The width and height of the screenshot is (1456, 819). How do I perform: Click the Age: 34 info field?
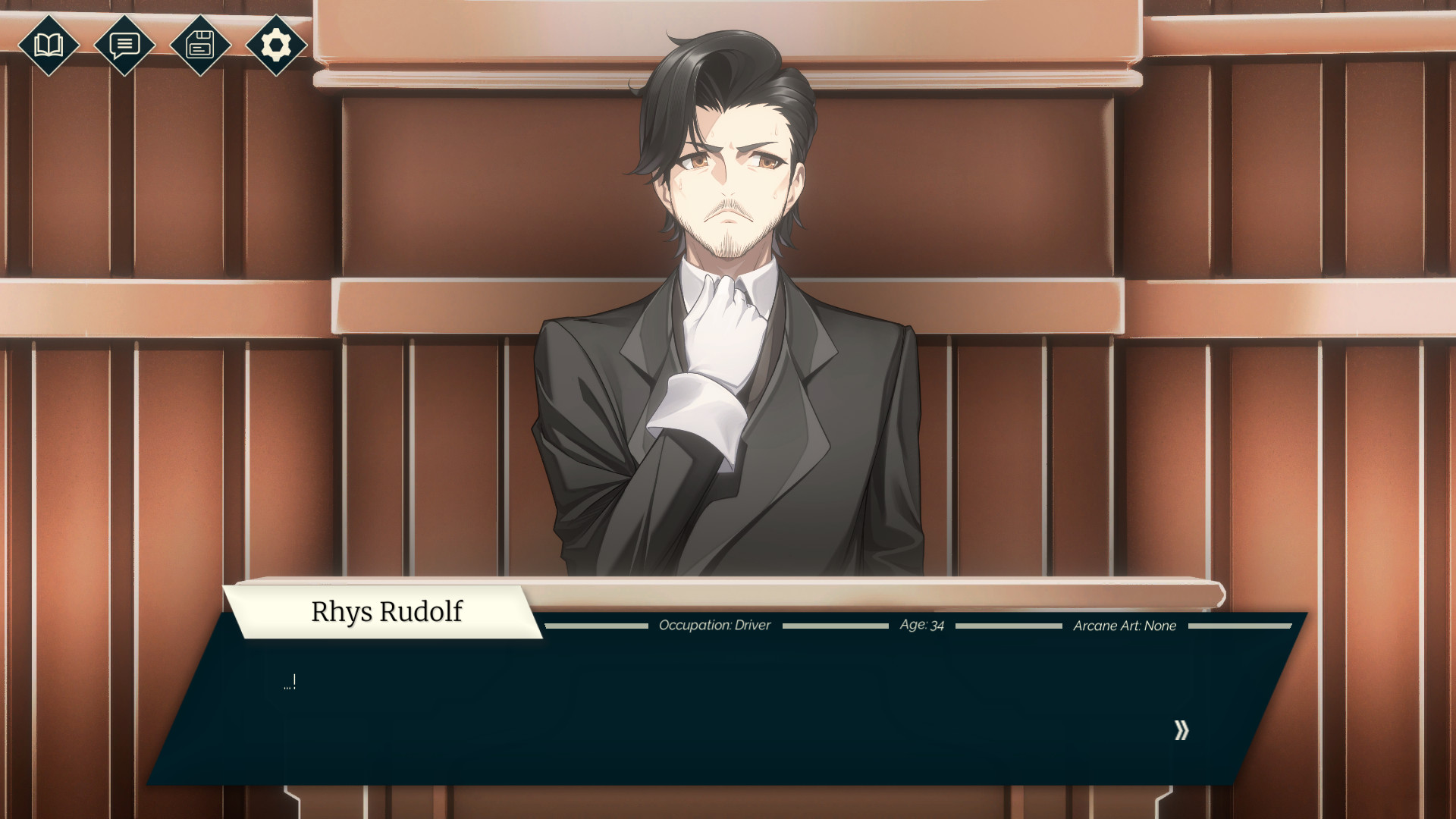click(920, 625)
